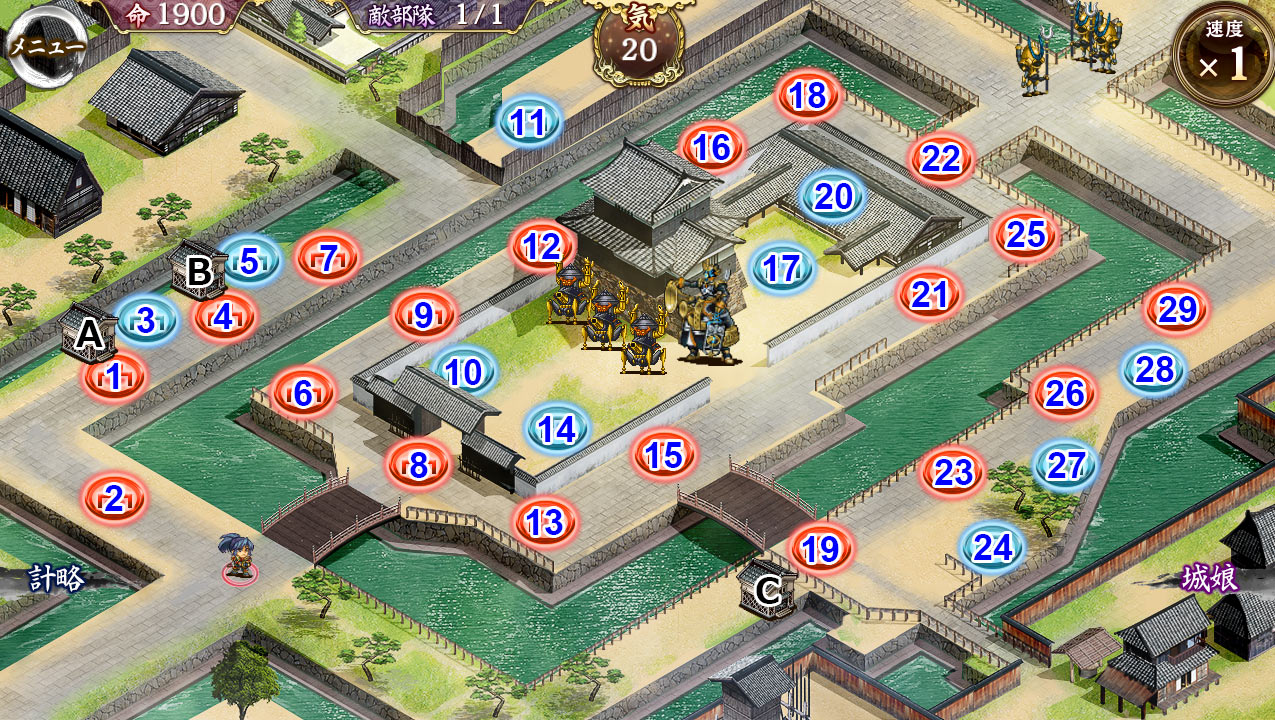This screenshot has height=720, width=1275.
Task: Select red placement tile number 2
Action: 114,498
